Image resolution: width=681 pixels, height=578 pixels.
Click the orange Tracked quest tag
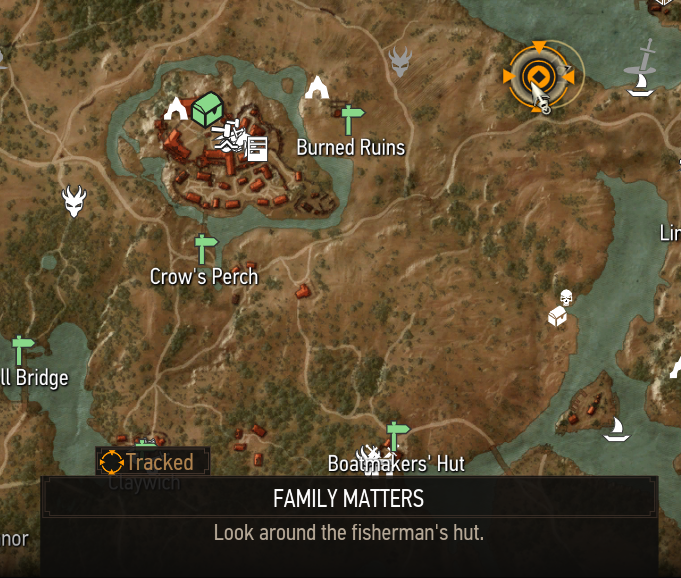pos(153,461)
